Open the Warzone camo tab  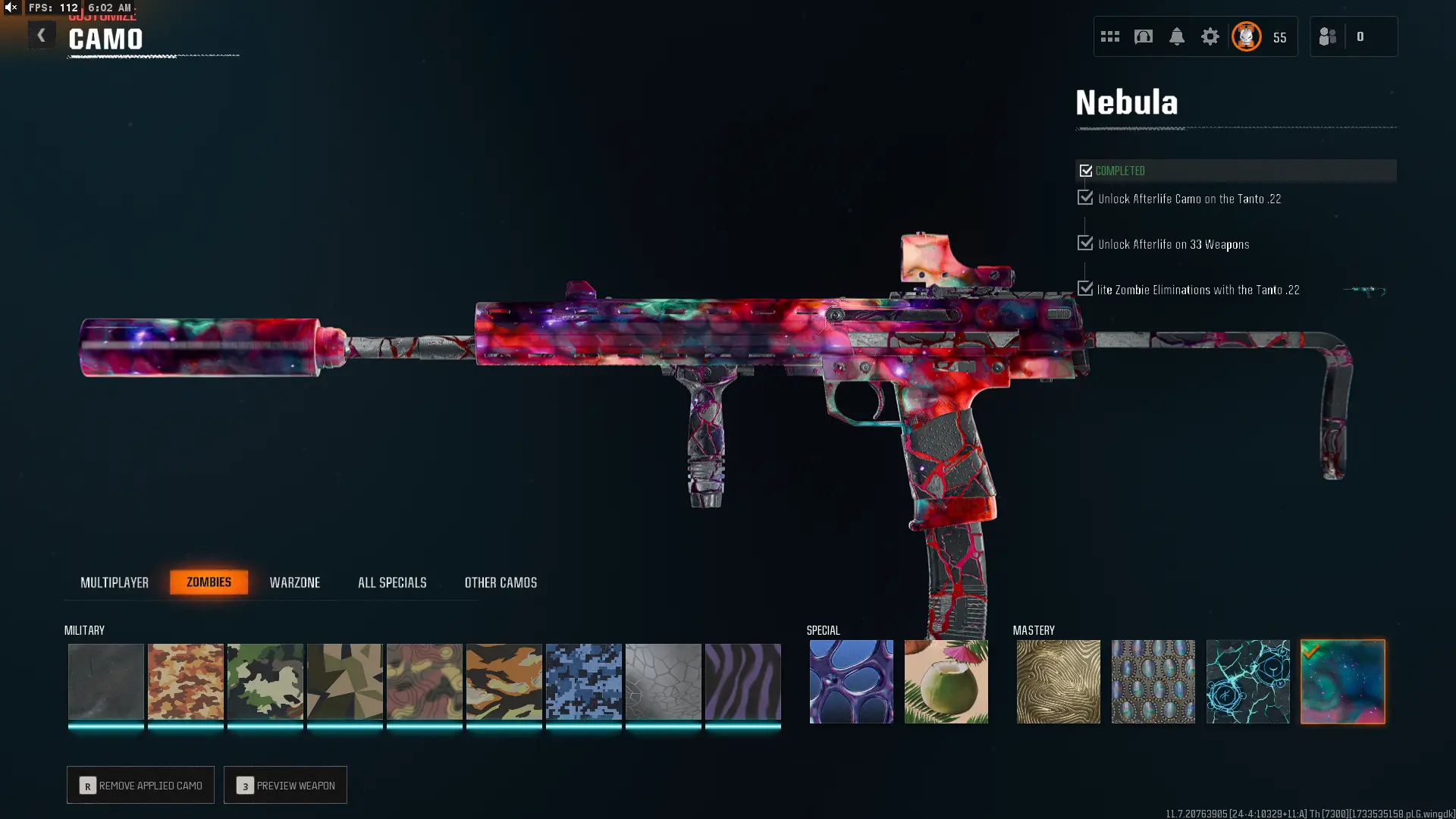tap(295, 582)
